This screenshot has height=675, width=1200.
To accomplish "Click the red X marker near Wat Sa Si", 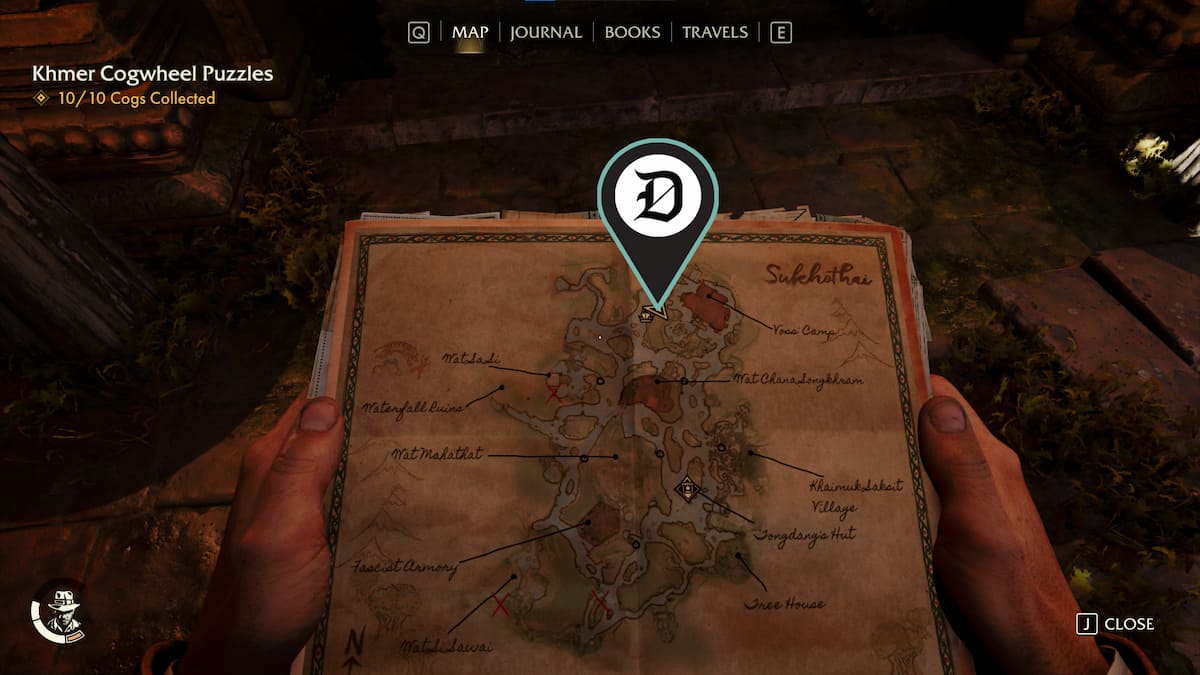I will 553,393.
